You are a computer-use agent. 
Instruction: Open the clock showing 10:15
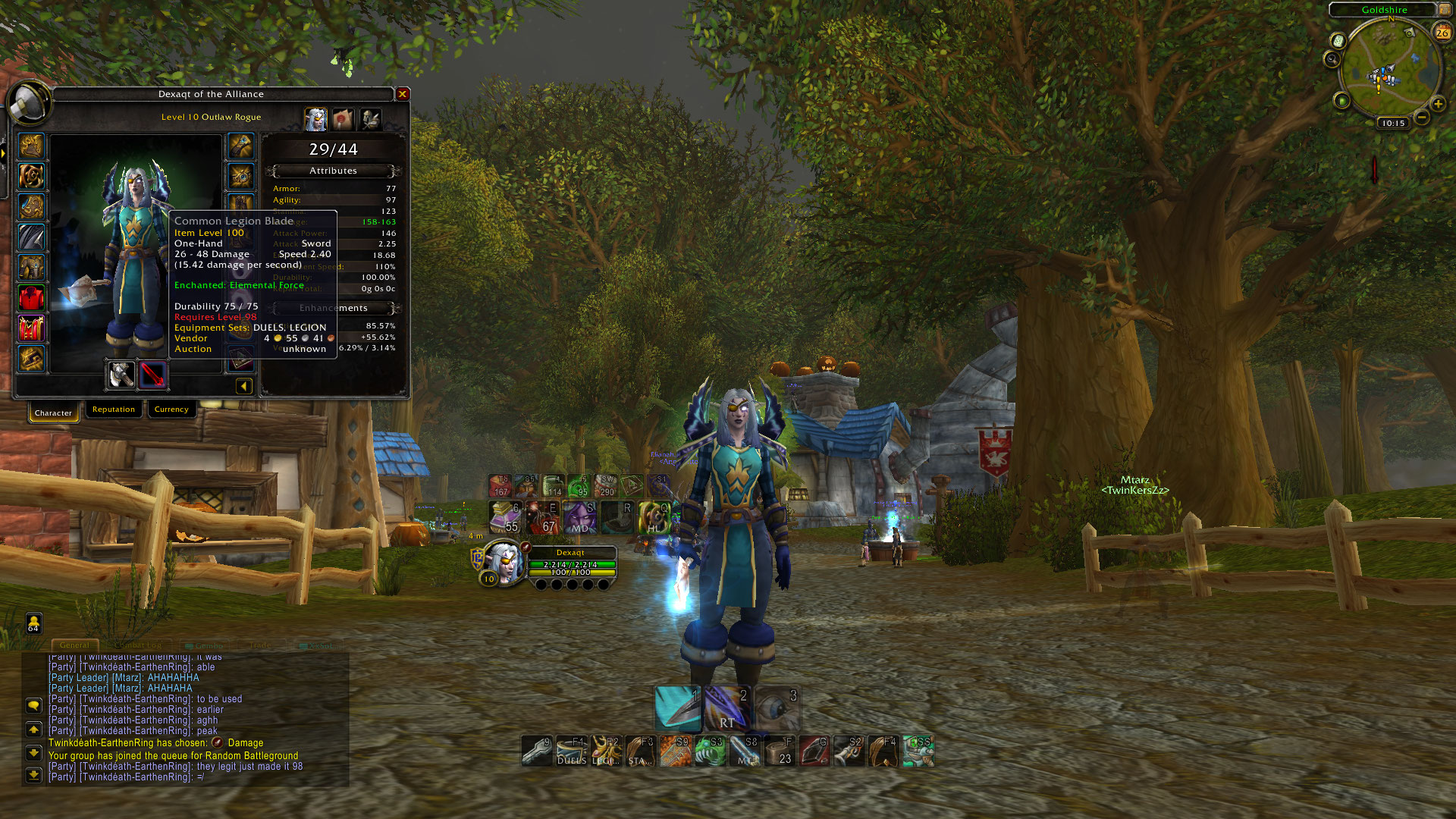pyautogui.click(x=1393, y=123)
